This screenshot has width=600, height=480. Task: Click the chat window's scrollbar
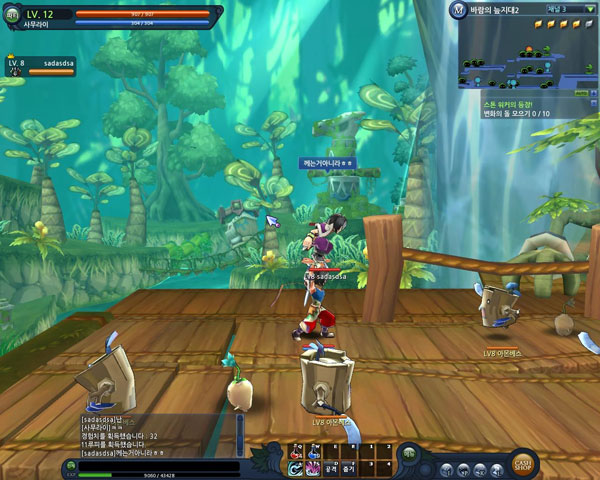pyautogui.click(x=239, y=436)
